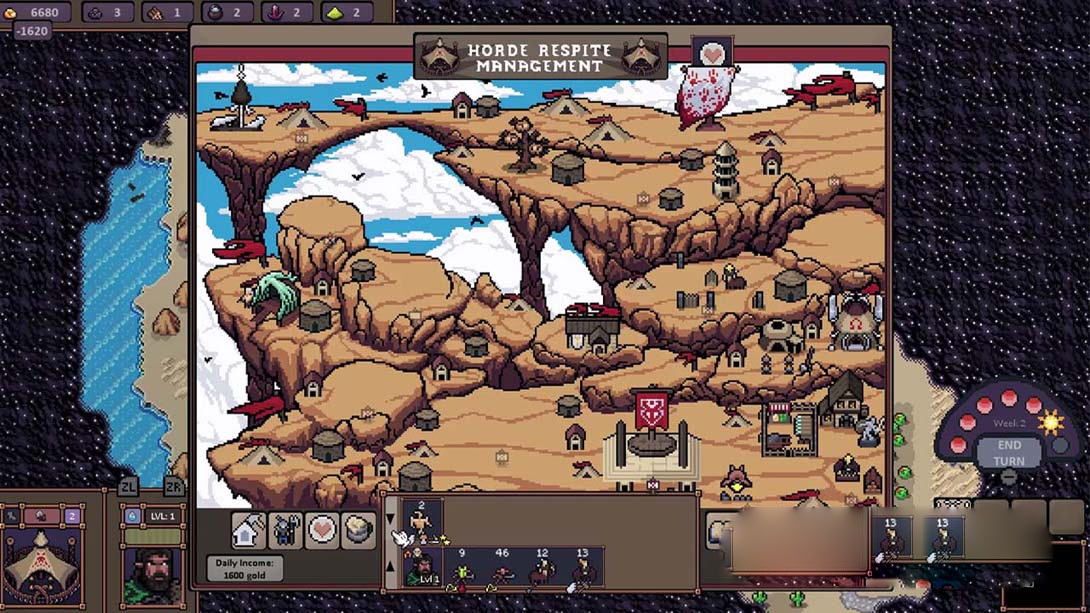
Task: Click the minus button below End Turn
Action: (x=1008, y=478)
